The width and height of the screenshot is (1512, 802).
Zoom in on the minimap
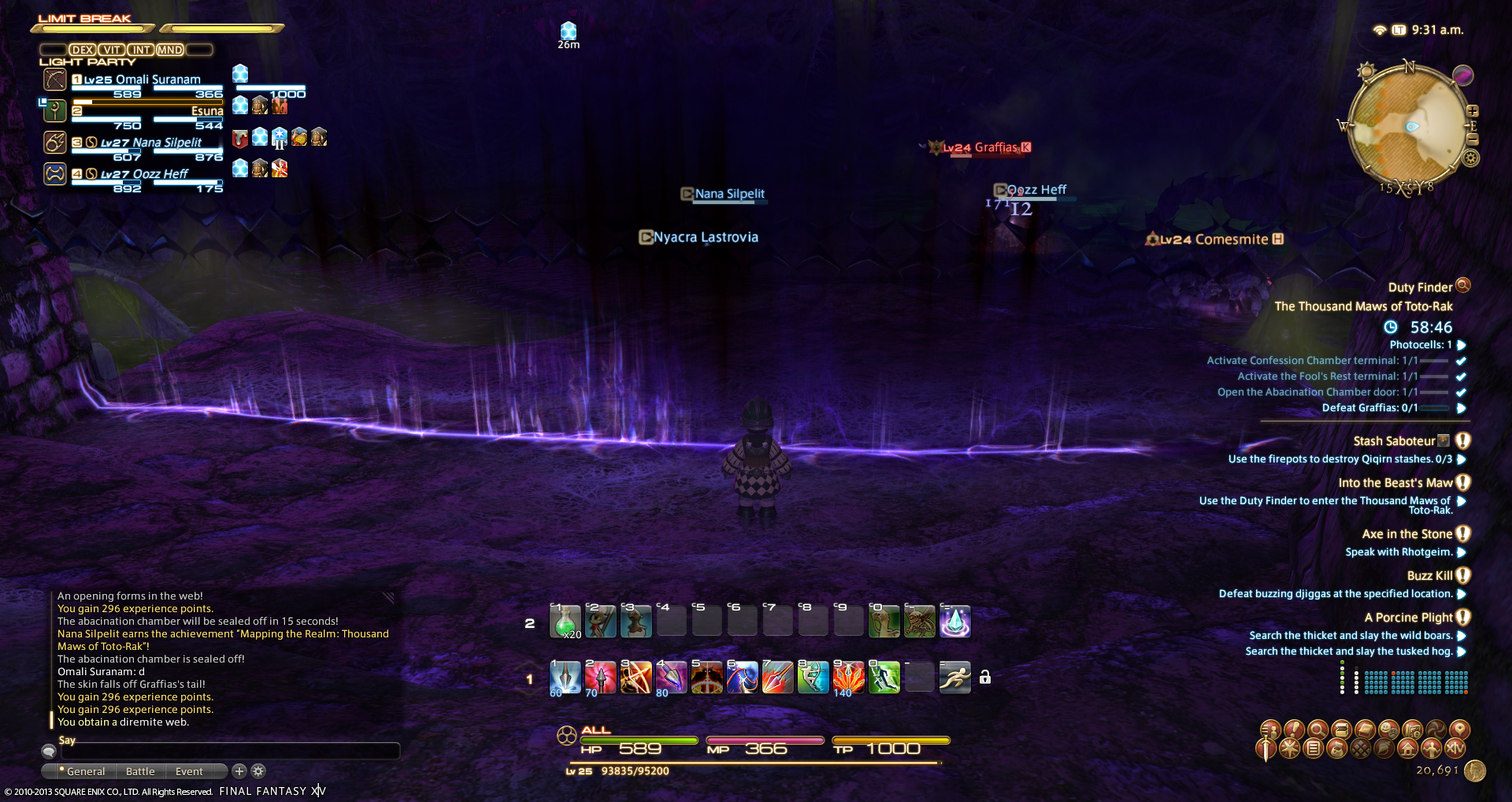1472,111
